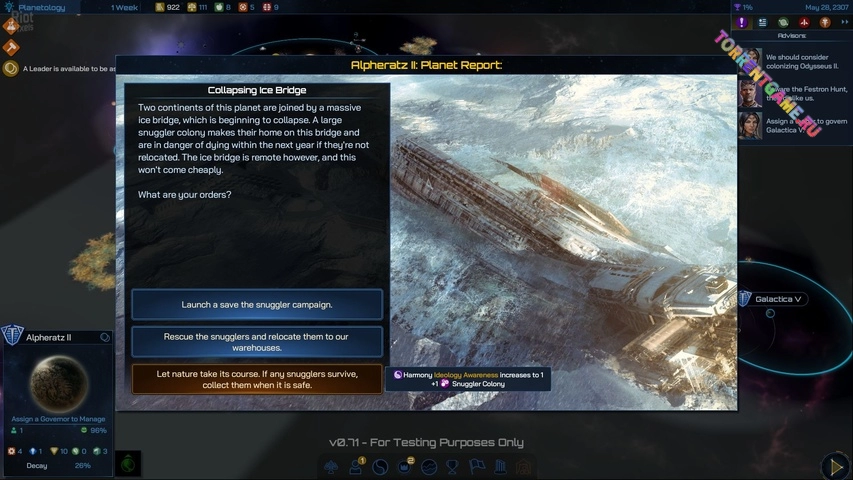Click the orange flask research notification icon
This screenshot has height=480, width=853.
coord(12,27)
